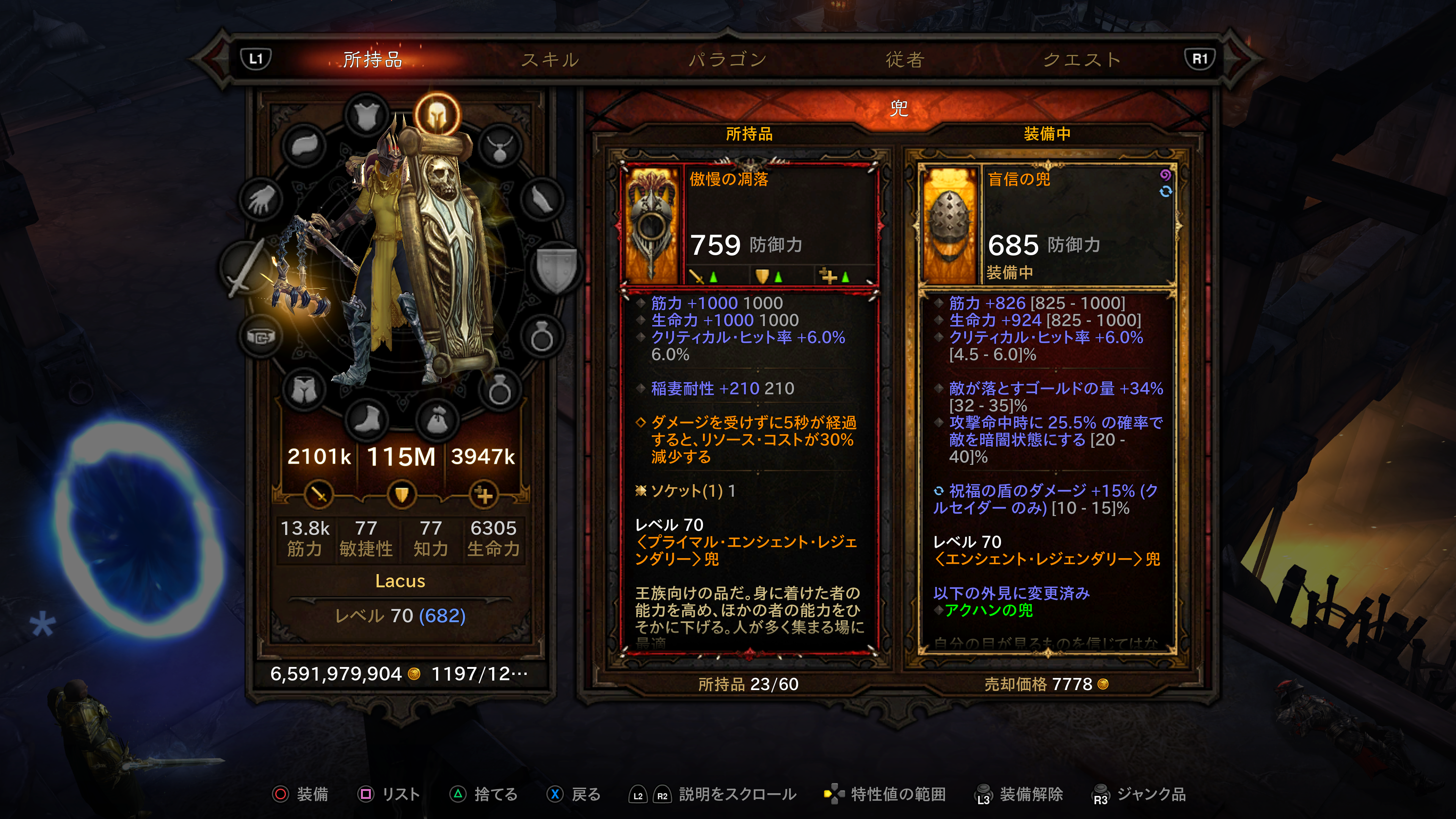The image size is (1456, 819).
Task: Select the highlighted helmet equipment slot
Action: pos(437,115)
